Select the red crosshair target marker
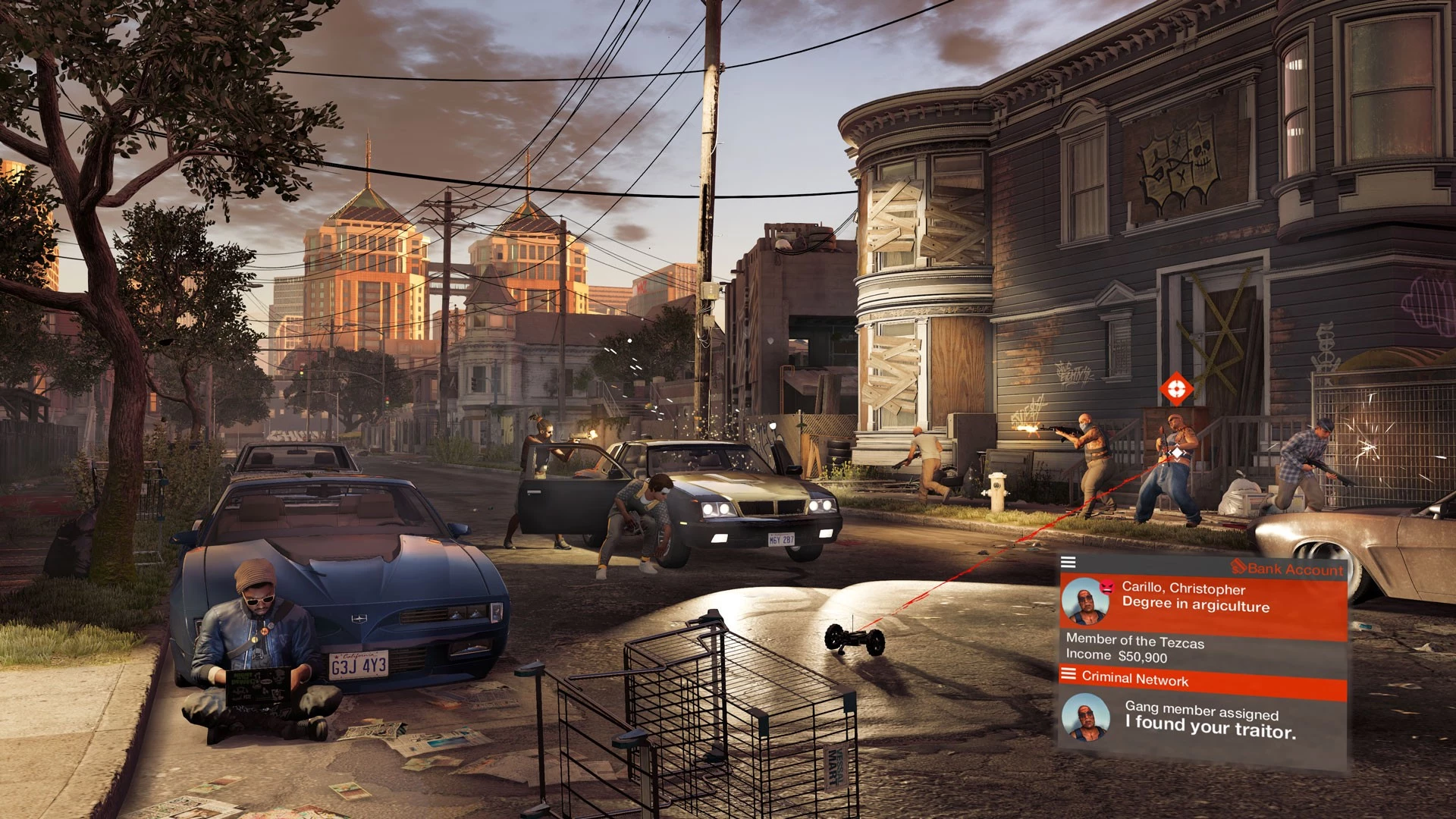Viewport: 1456px width, 819px height. click(1176, 389)
